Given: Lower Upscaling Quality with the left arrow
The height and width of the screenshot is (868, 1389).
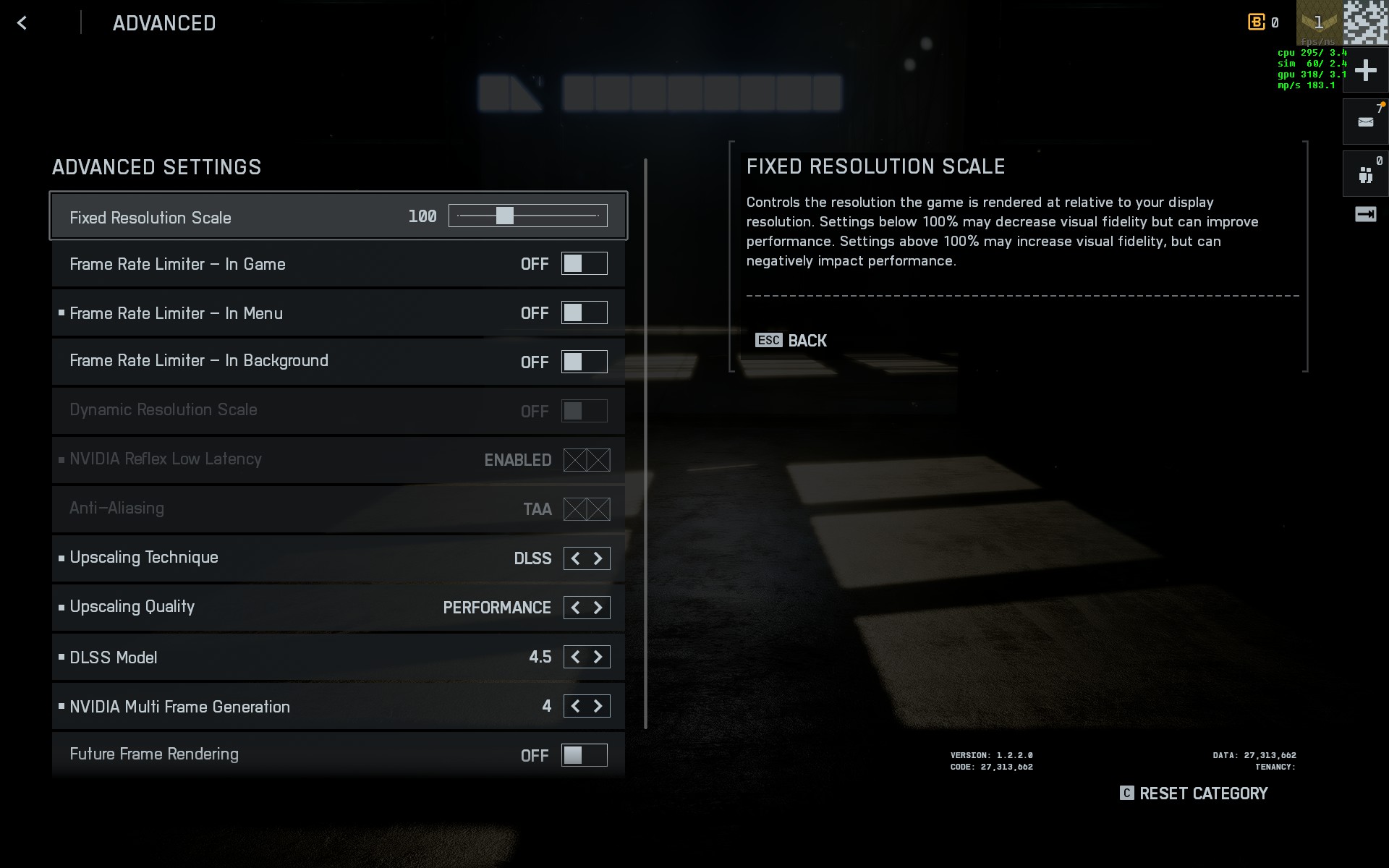Looking at the screenshot, I should 576,608.
